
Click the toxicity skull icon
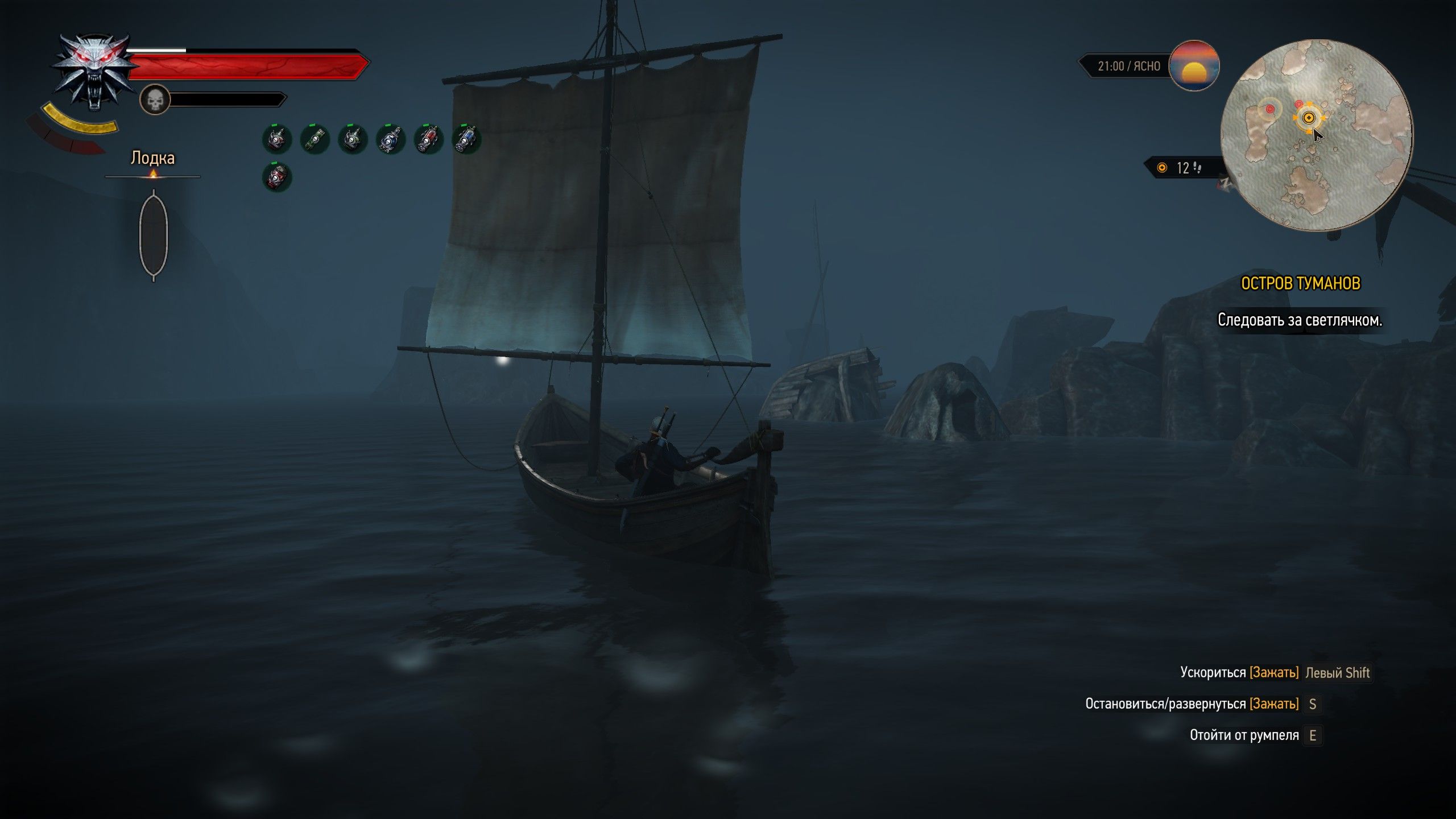tap(155, 100)
